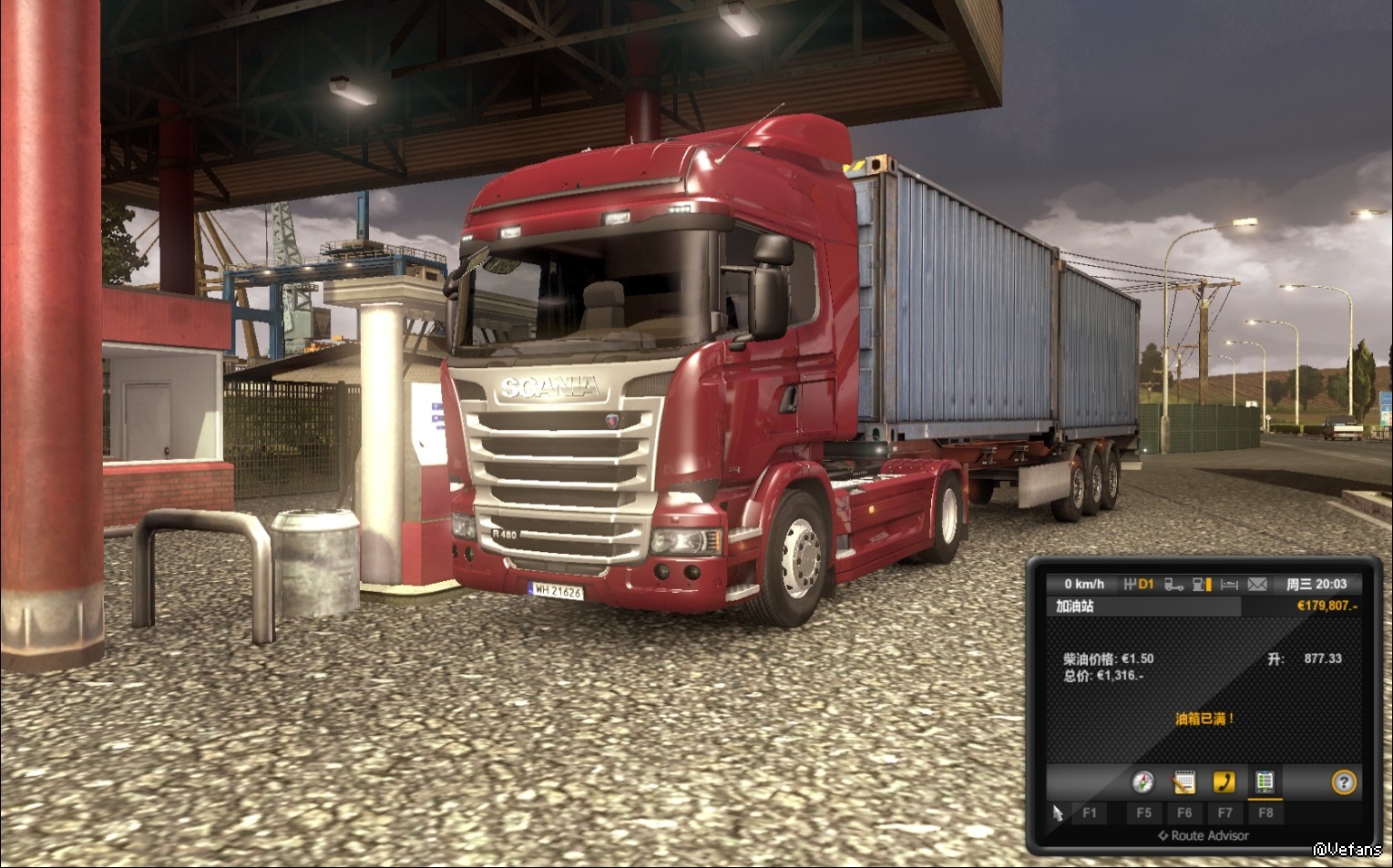Open the compass navigation page
Screen dimensions: 1393x868
(x=1142, y=781)
